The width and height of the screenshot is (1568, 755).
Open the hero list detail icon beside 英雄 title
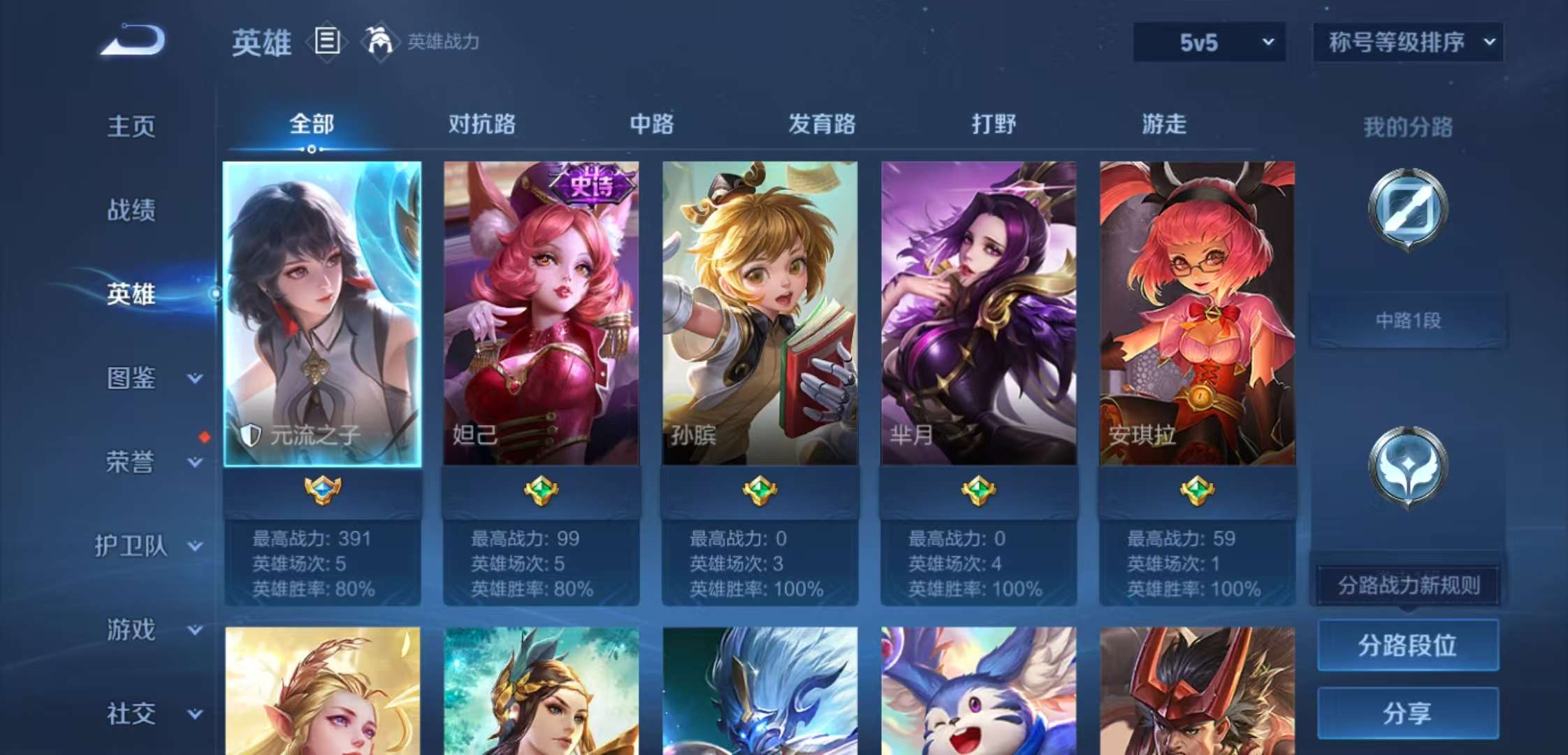(326, 42)
